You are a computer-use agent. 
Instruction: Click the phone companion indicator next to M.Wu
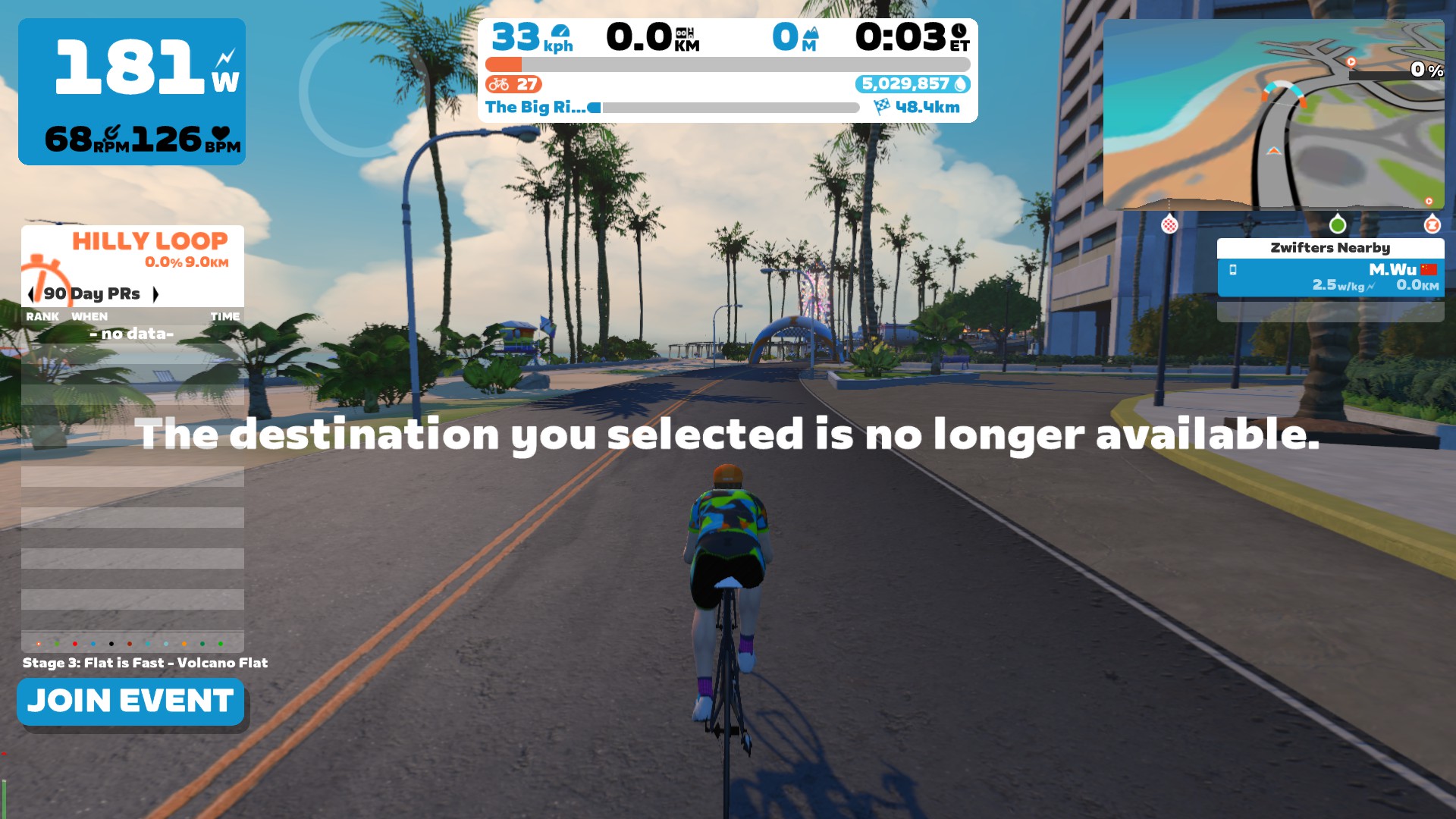tap(1232, 271)
